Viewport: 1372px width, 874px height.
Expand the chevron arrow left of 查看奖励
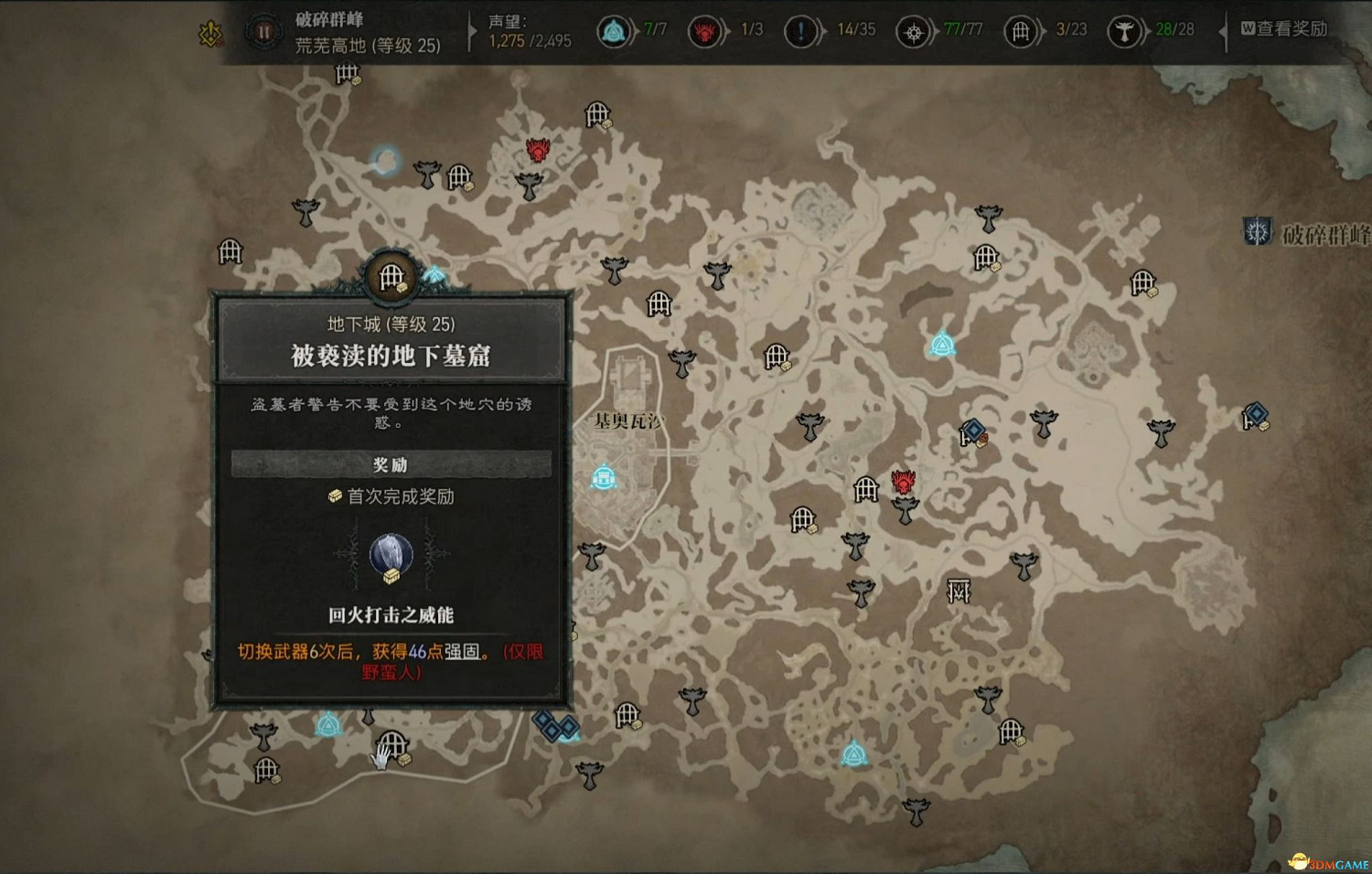pyautogui.click(x=1223, y=30)
